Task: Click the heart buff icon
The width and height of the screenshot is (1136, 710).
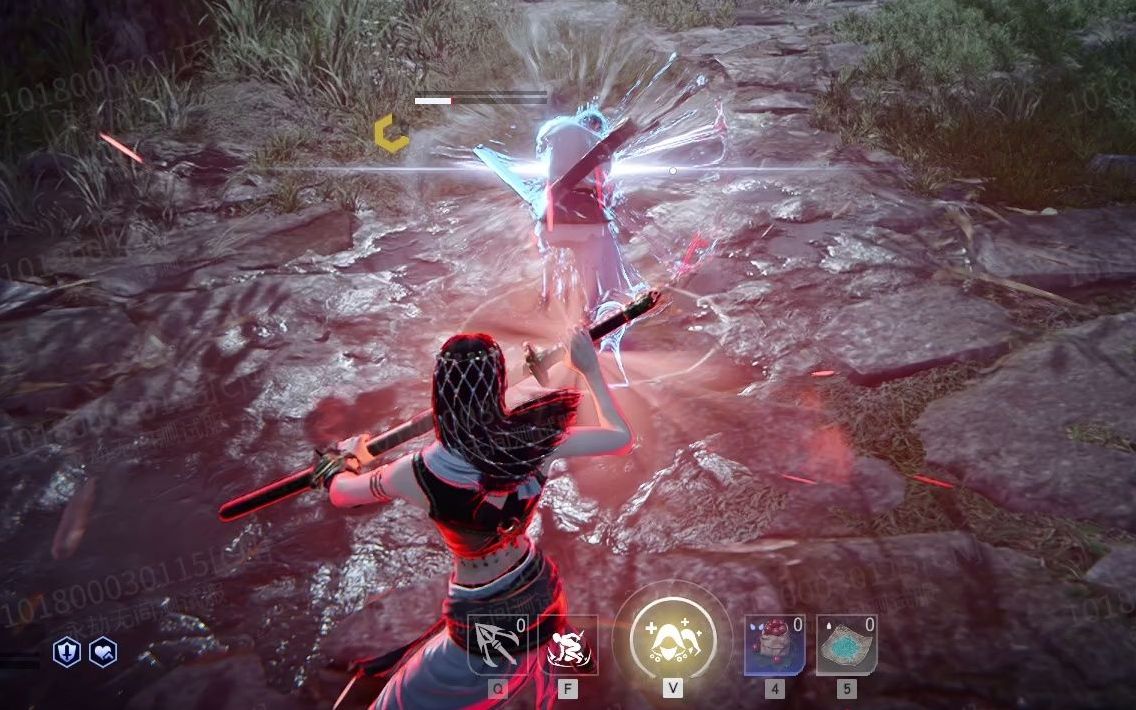Action: 103,653
